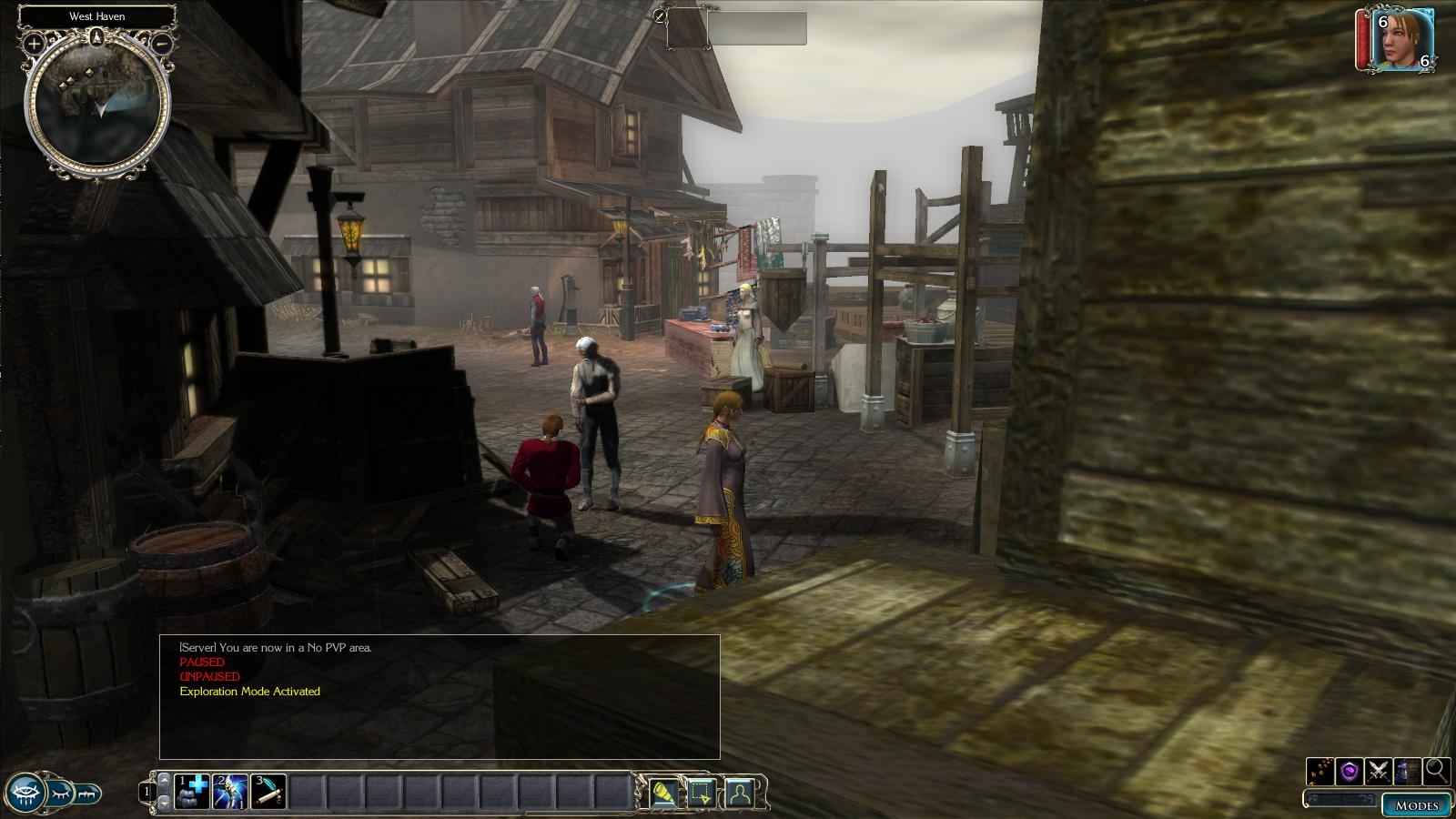Use the scroll and quill in slot 3
Screen dimensions: 1456x819
(269, 792)
